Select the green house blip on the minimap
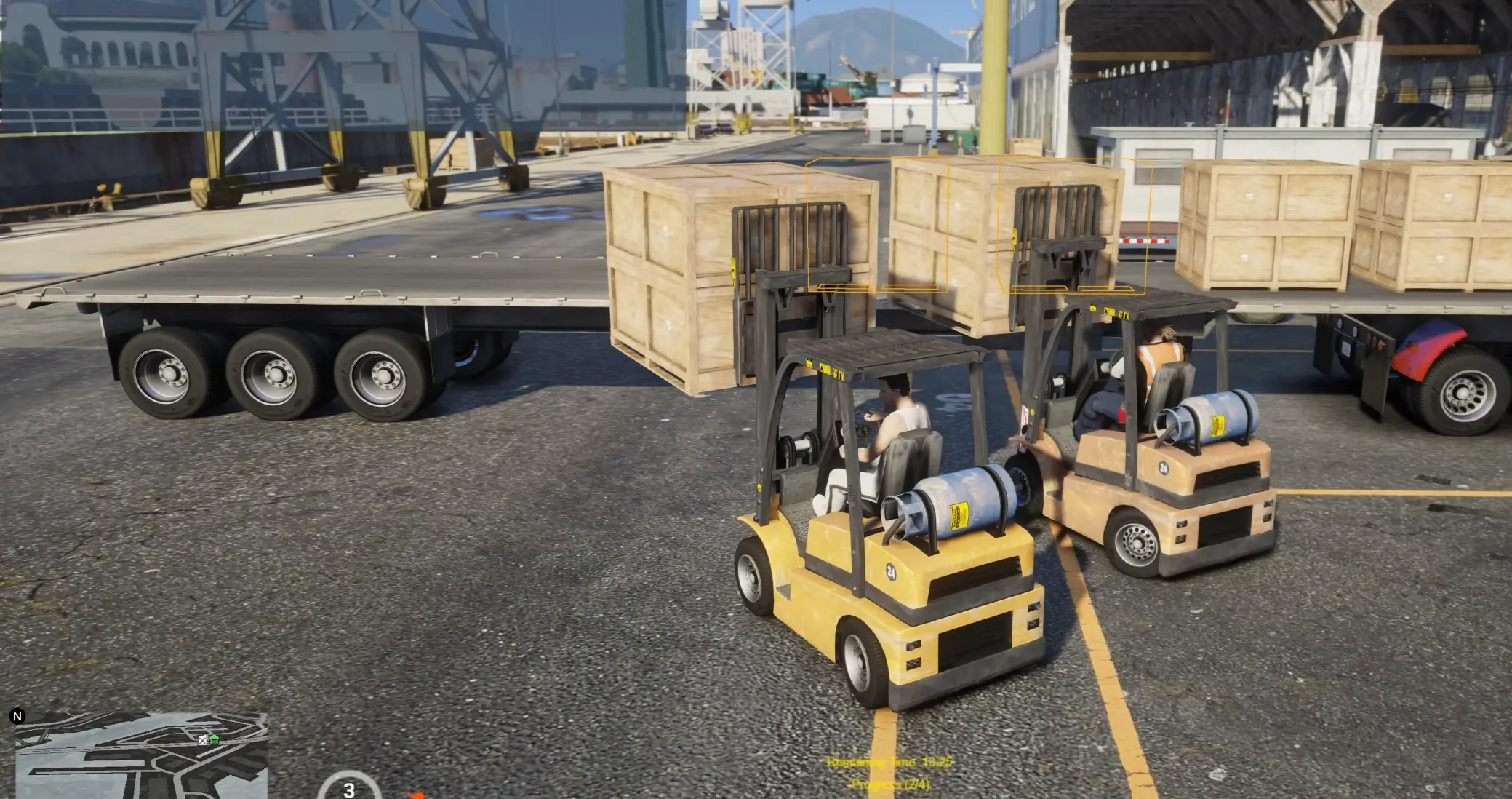This screenshot has width=1512, height=799. [214, 740]
